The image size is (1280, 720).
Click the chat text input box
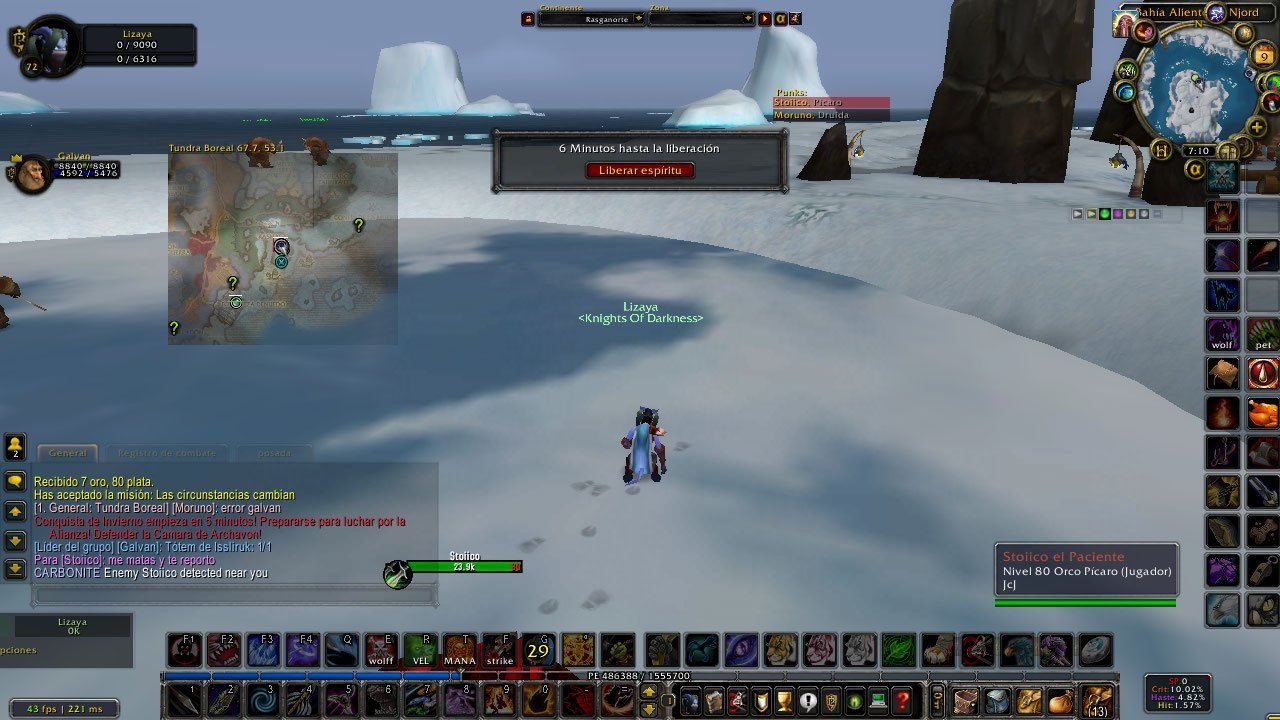(x=235, y=595)
